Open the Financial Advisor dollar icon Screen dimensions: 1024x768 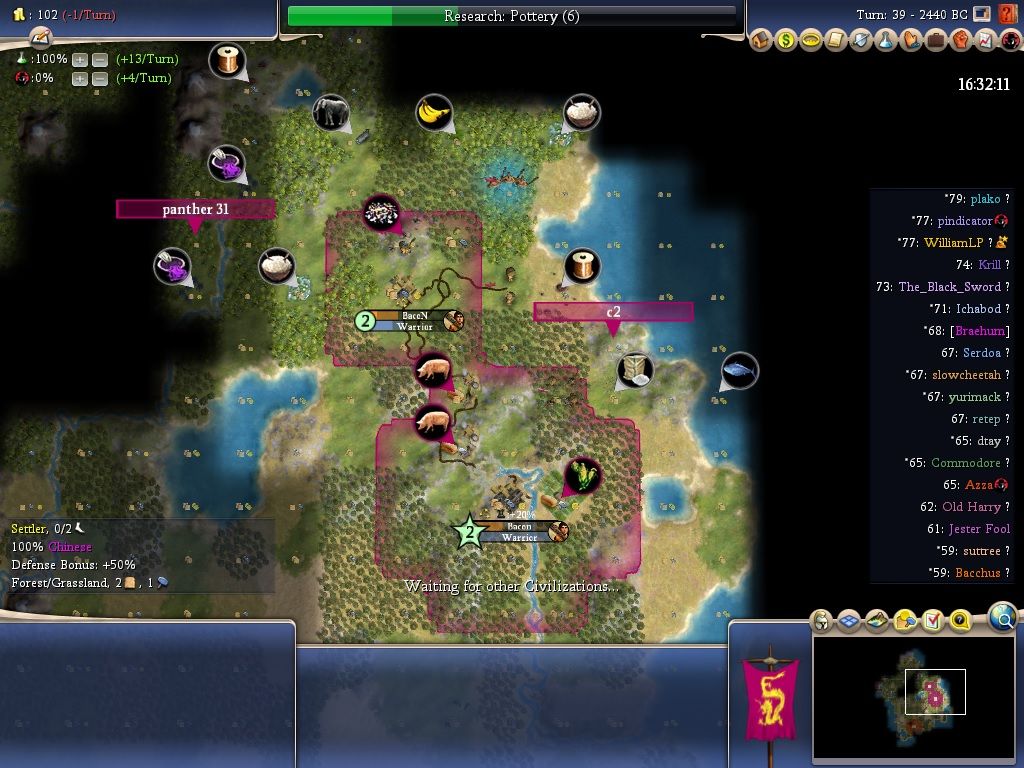(786, 41)
